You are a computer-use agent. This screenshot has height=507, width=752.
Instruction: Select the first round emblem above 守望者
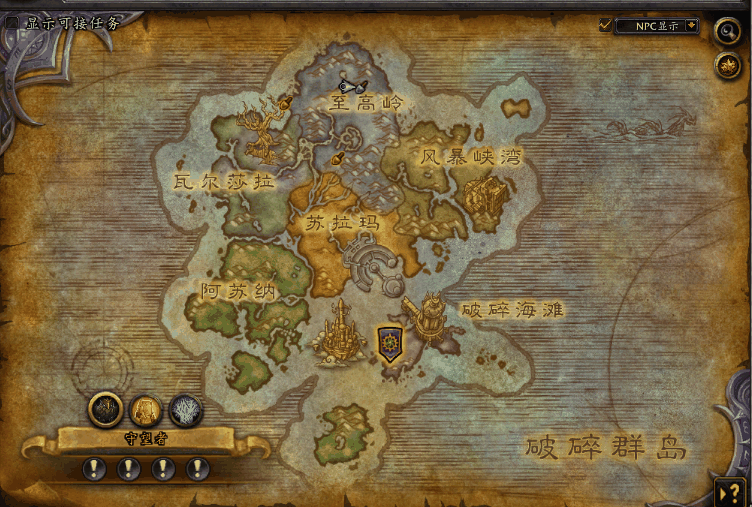pyautogui.click(x=106, y=408)
